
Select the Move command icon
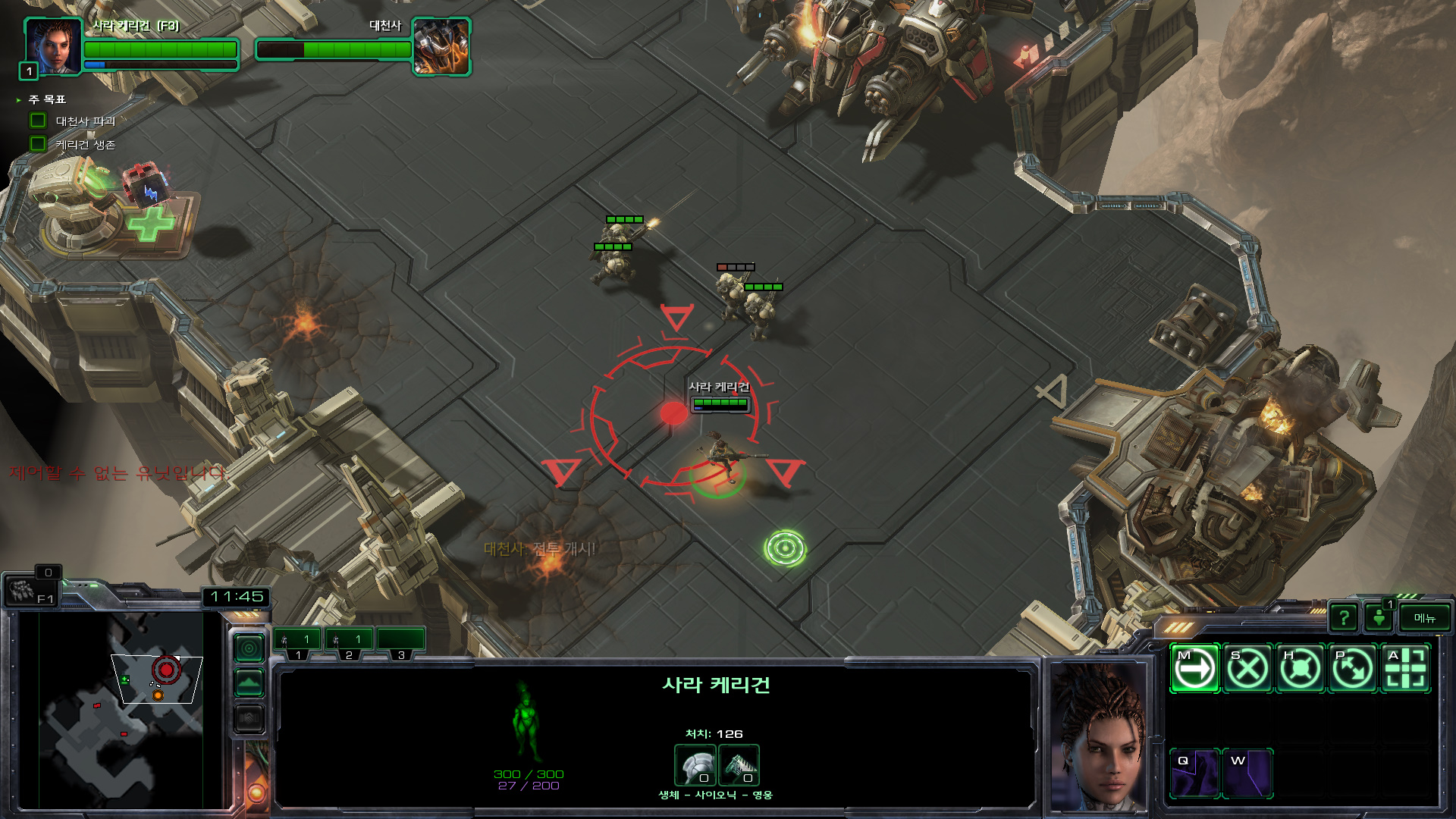coord(1194,669)
